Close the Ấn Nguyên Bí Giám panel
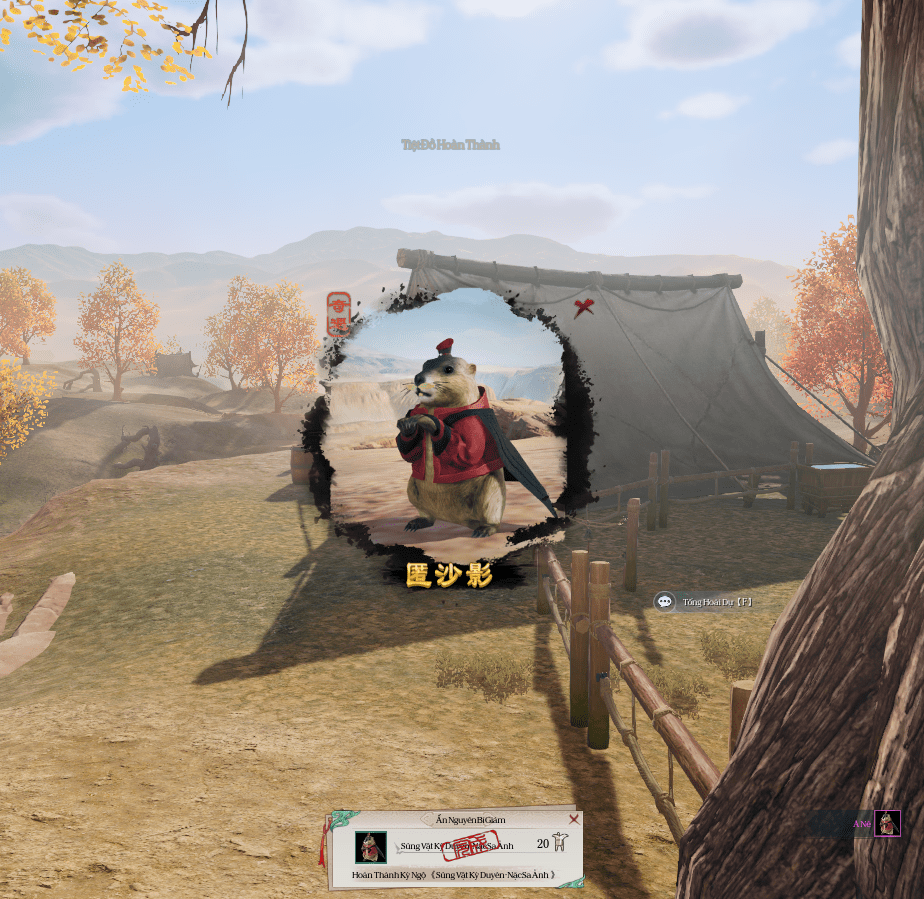 (574, 819)
